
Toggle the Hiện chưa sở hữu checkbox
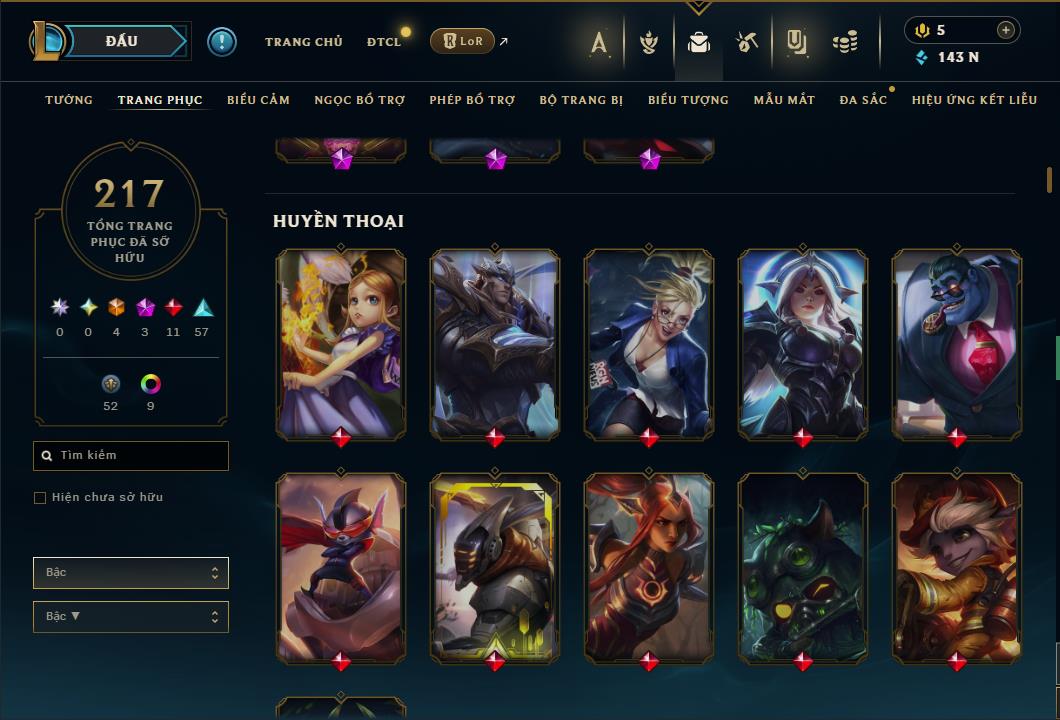coord(40,498)
